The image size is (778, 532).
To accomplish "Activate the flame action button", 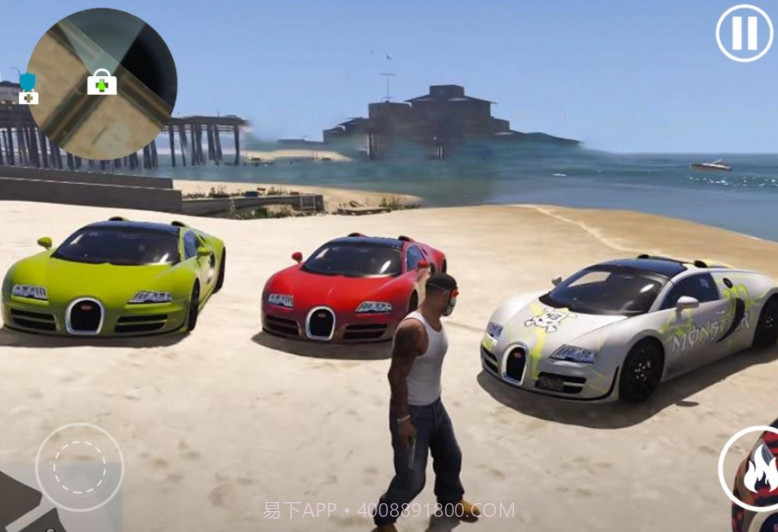I will [x=753, y=468].
